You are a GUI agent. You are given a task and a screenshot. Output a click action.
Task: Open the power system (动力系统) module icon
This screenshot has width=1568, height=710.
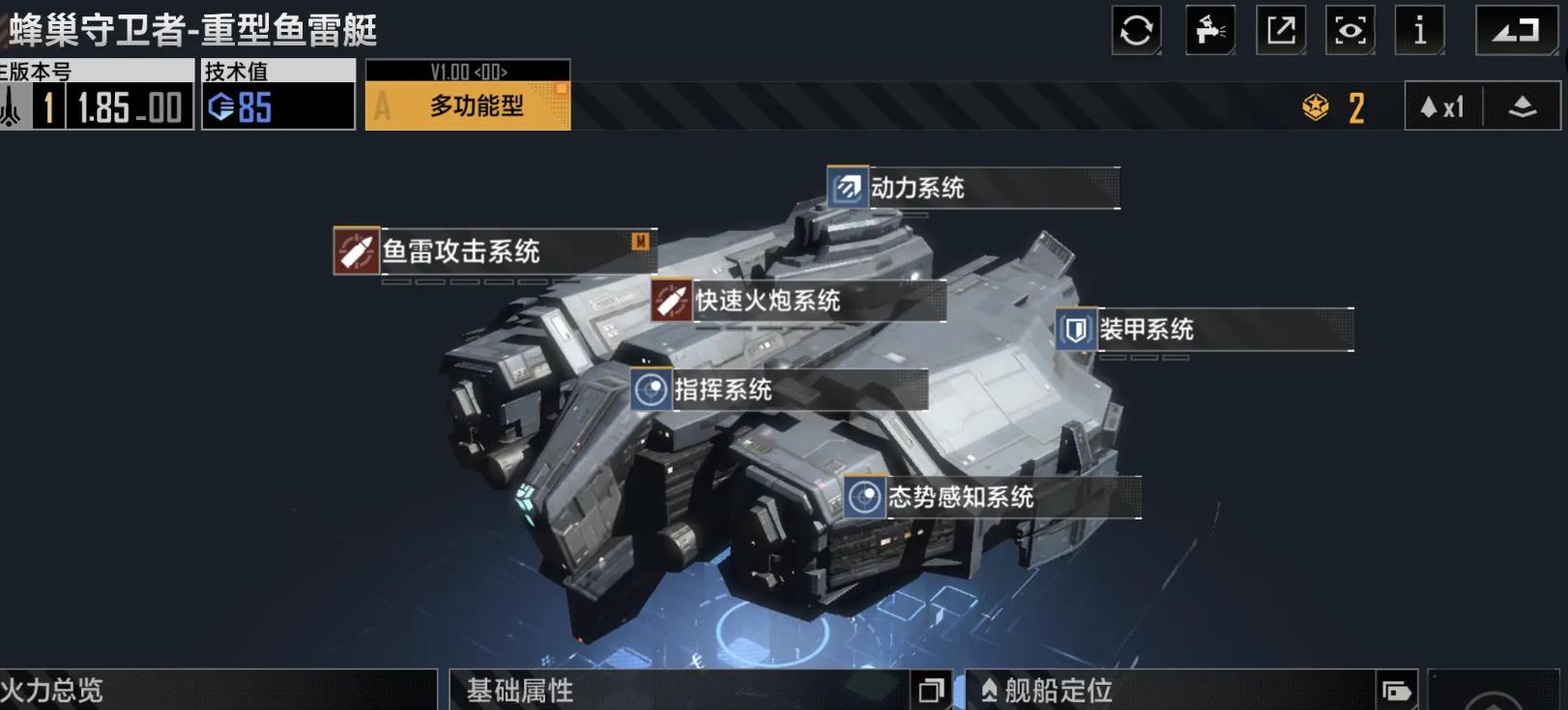click(846, 189)
